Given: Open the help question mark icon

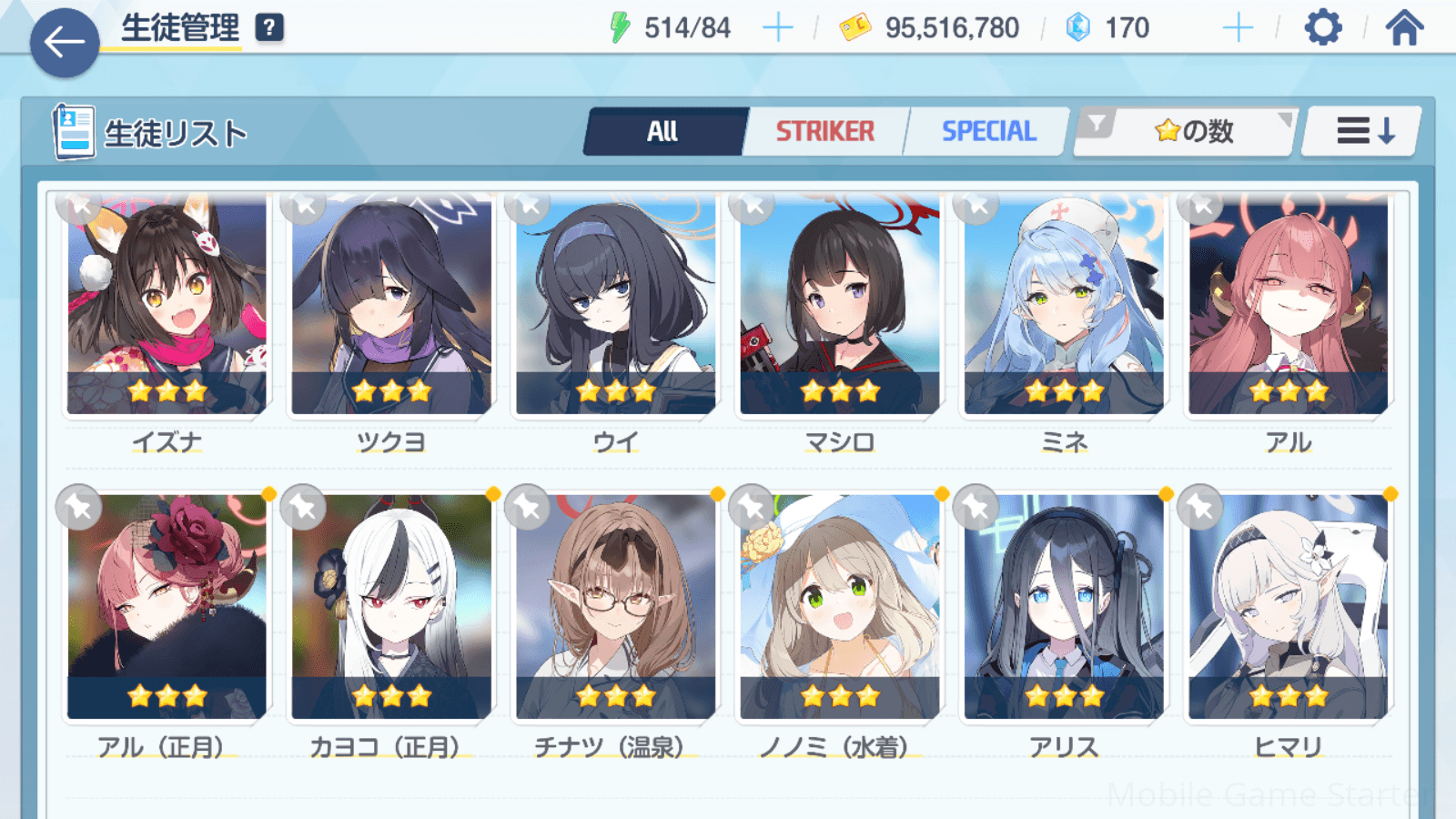Looking at the screenshot, I should (x=269, y=28).
